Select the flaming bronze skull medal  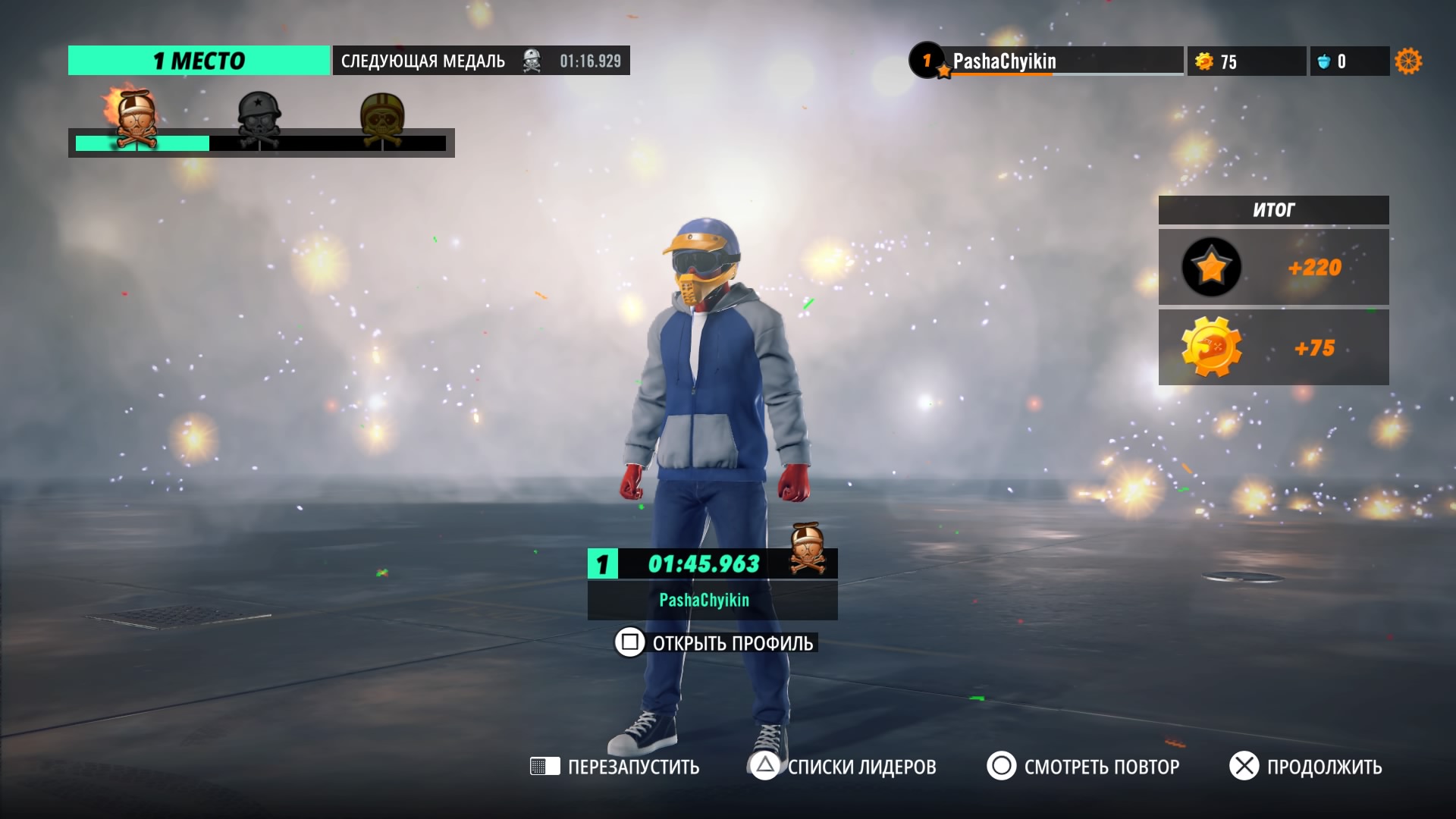[135, 120]
